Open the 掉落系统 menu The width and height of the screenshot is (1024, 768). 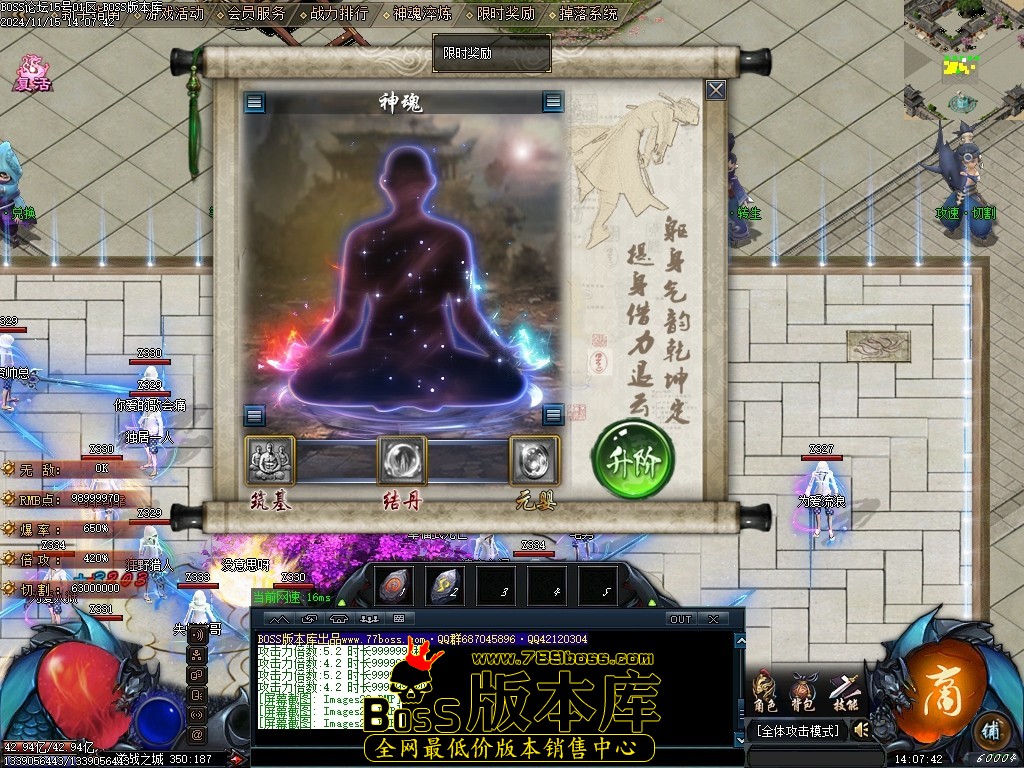(588, 14)
